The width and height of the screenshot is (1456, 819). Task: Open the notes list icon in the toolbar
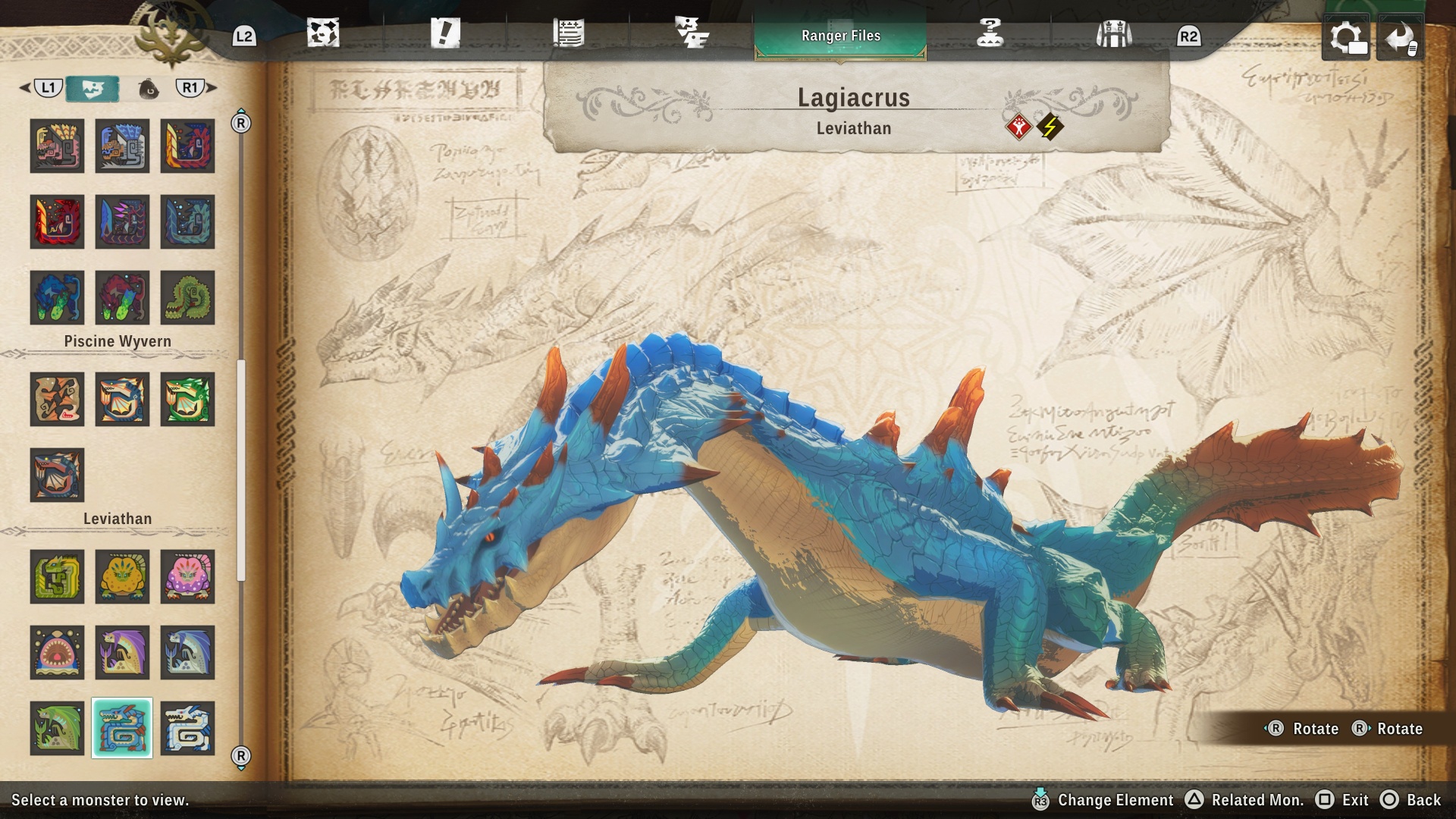pos(570,32)
